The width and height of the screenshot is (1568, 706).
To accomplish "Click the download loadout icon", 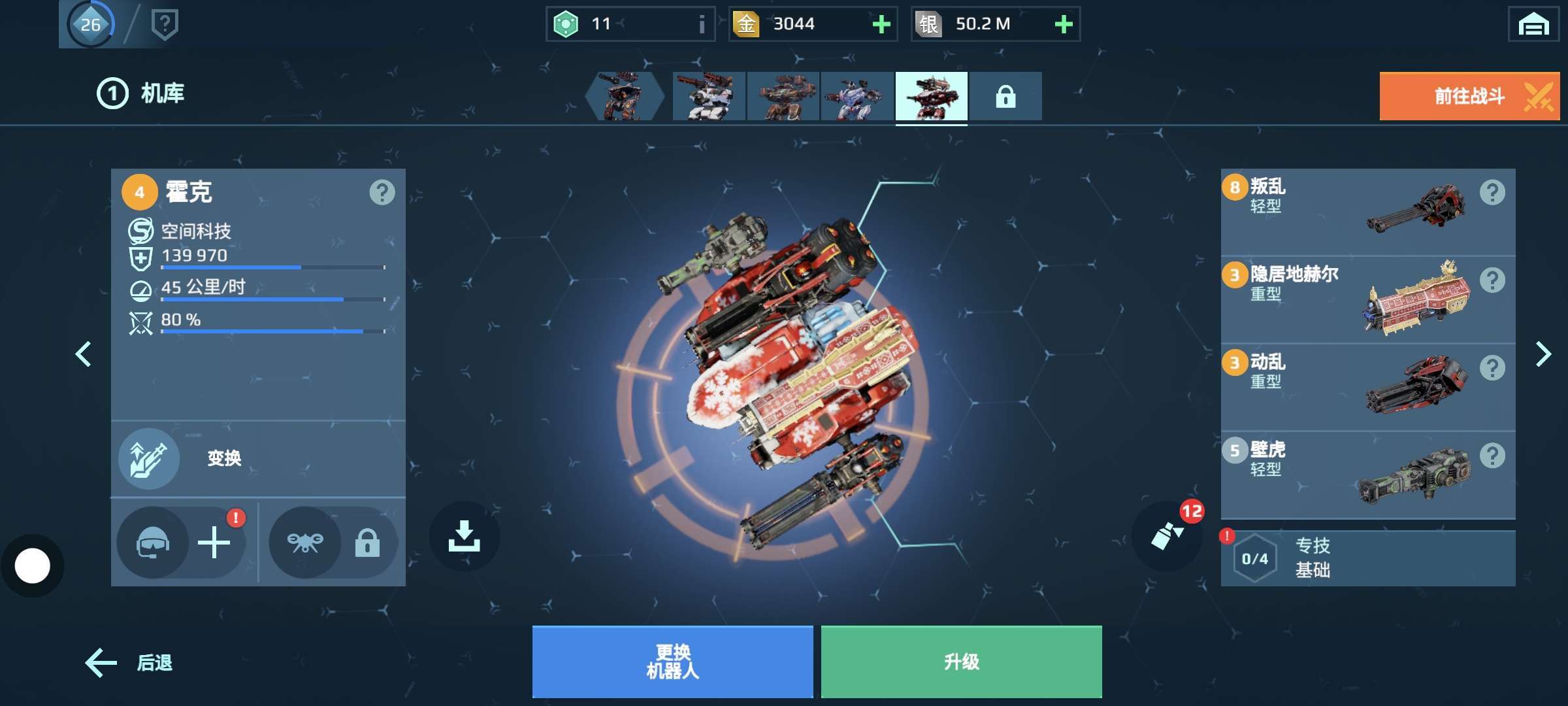I will coord(464,536).
